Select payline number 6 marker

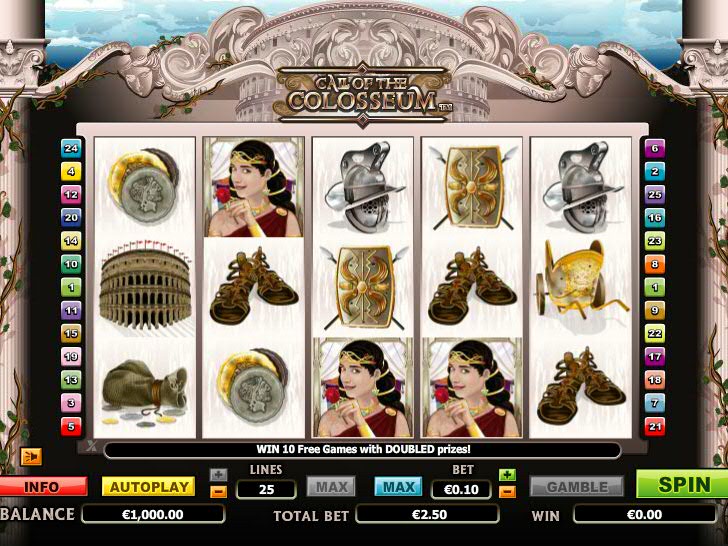[x=655, y=148]
